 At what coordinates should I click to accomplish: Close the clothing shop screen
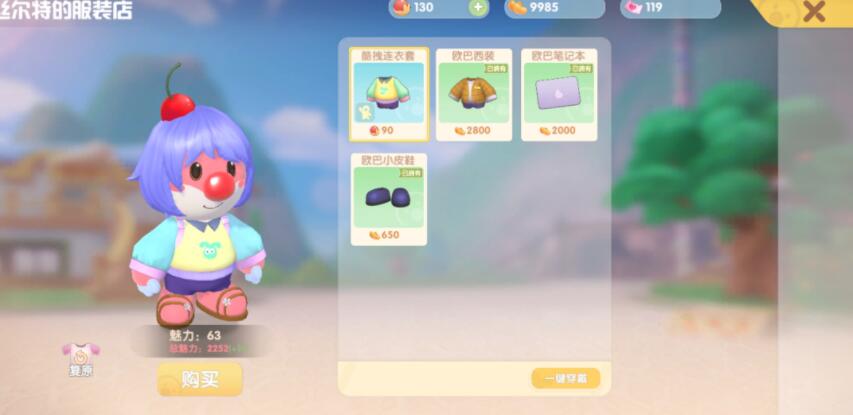[814, 12]
